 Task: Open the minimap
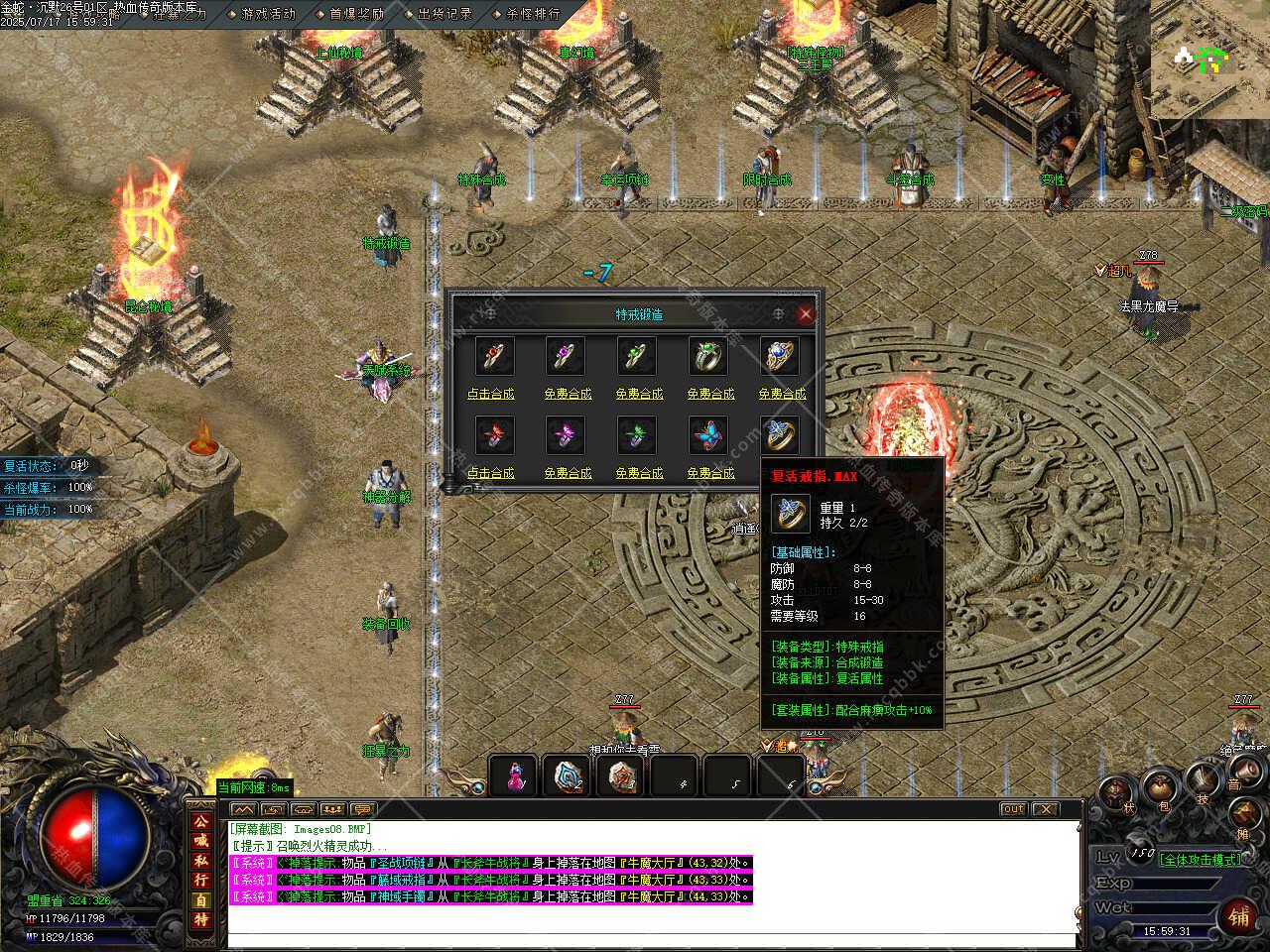tap(1210, 59)
